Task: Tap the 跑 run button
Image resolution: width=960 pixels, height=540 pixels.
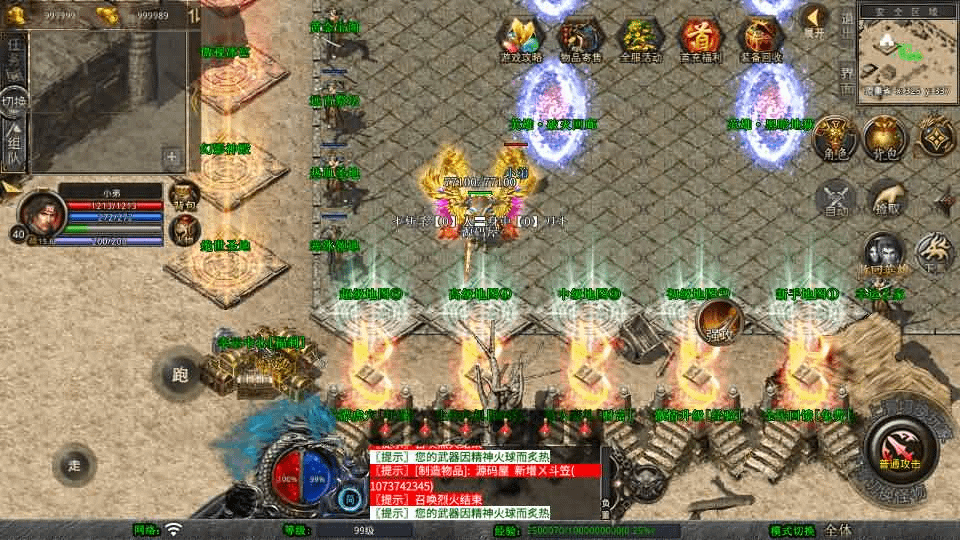Action: pyautogui.click(x=180, y=375)
